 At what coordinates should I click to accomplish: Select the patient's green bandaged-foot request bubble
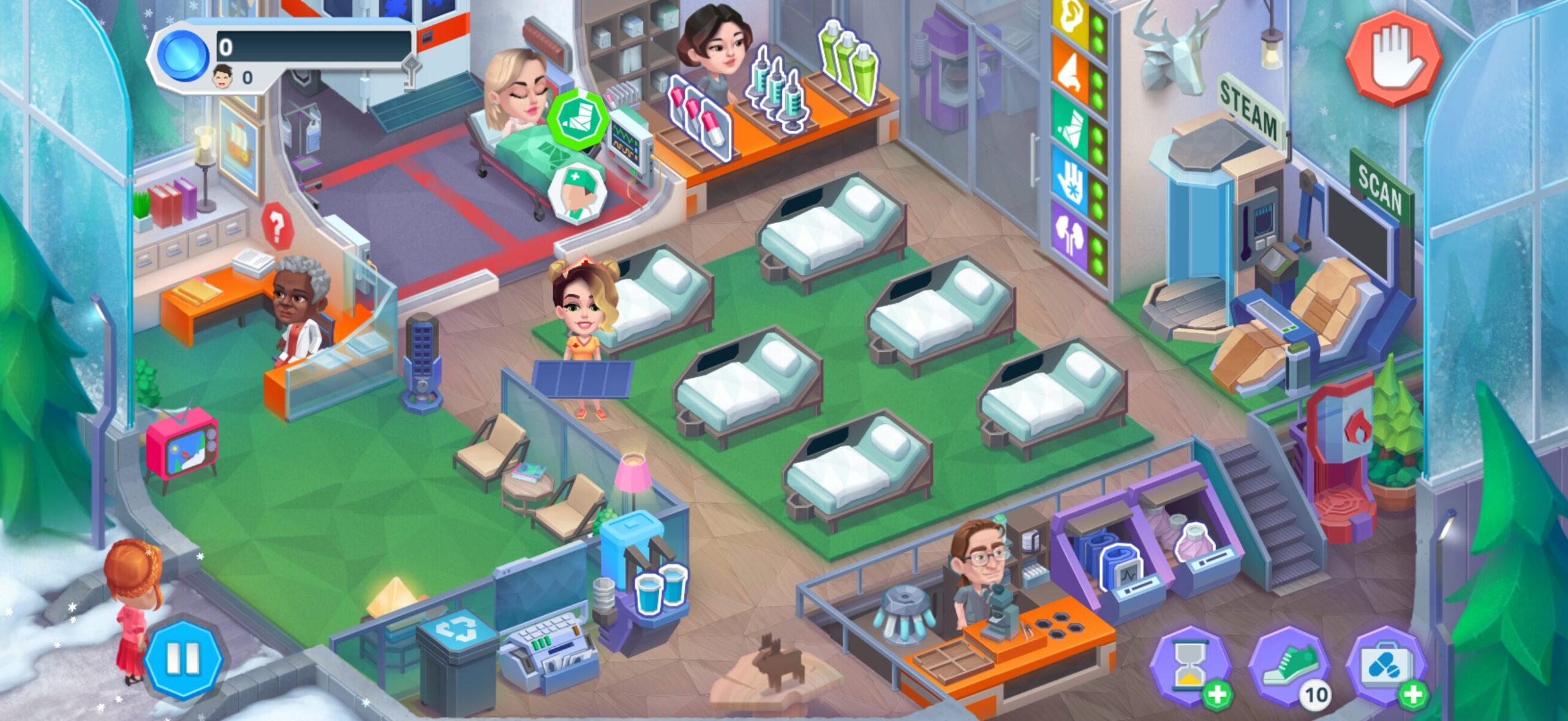click(578, 119)
